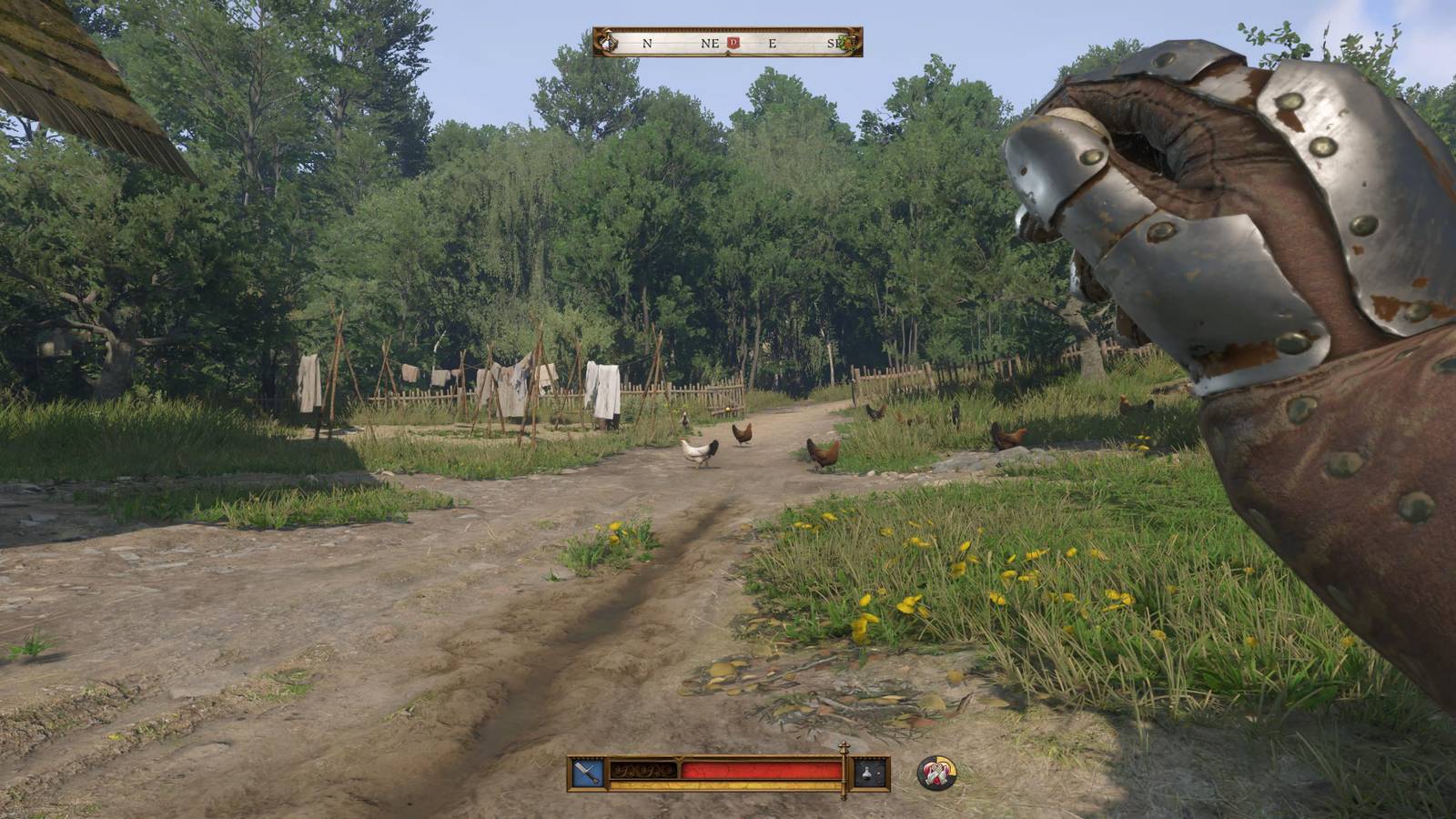
Task: Select the emblem on the compass left end
Action: [605, 41]
